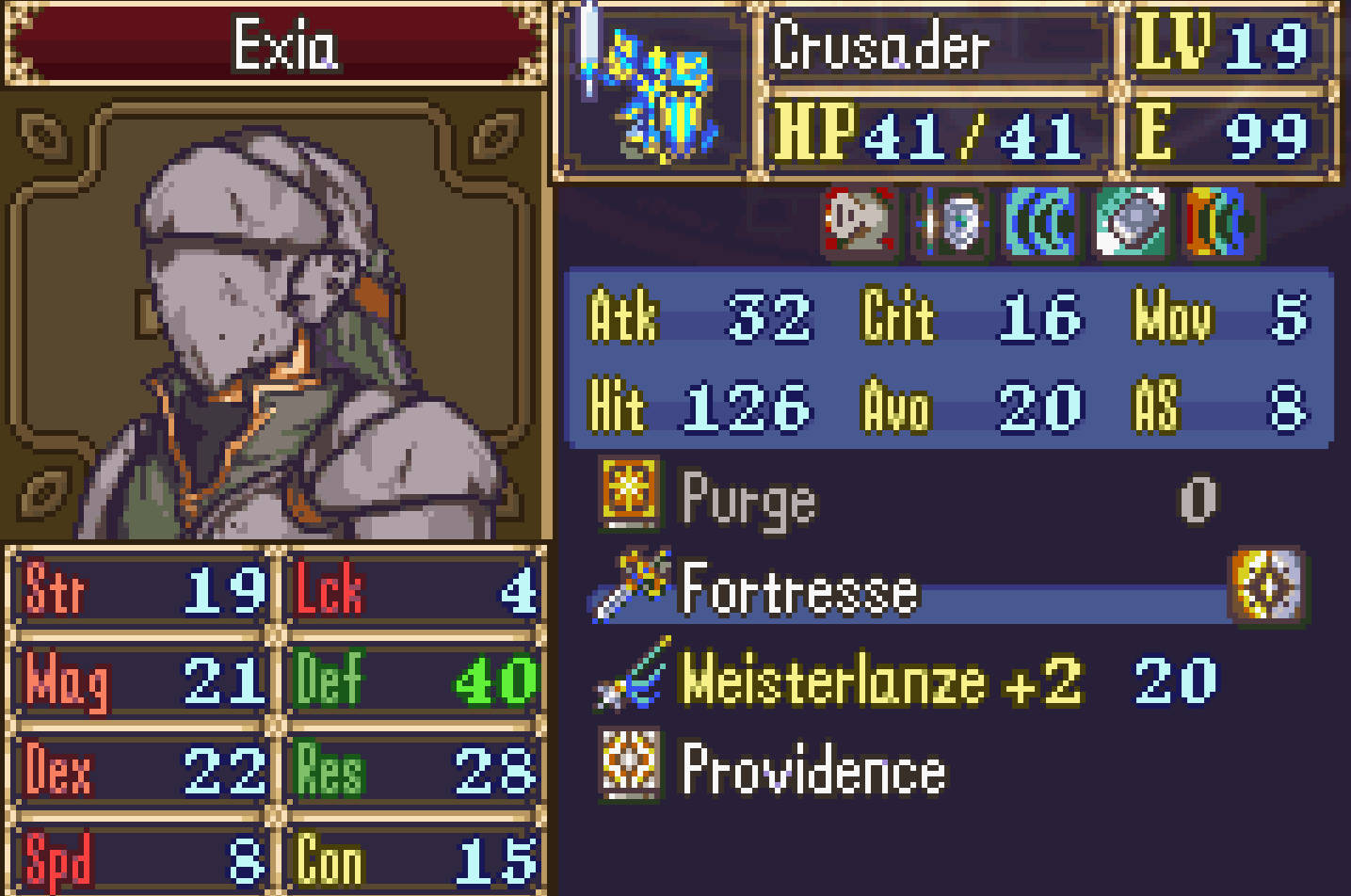Viewport: 1351px width, 896px height.
Task: Inspect the skull mask skill icon
Action: [x=858, y=223]
